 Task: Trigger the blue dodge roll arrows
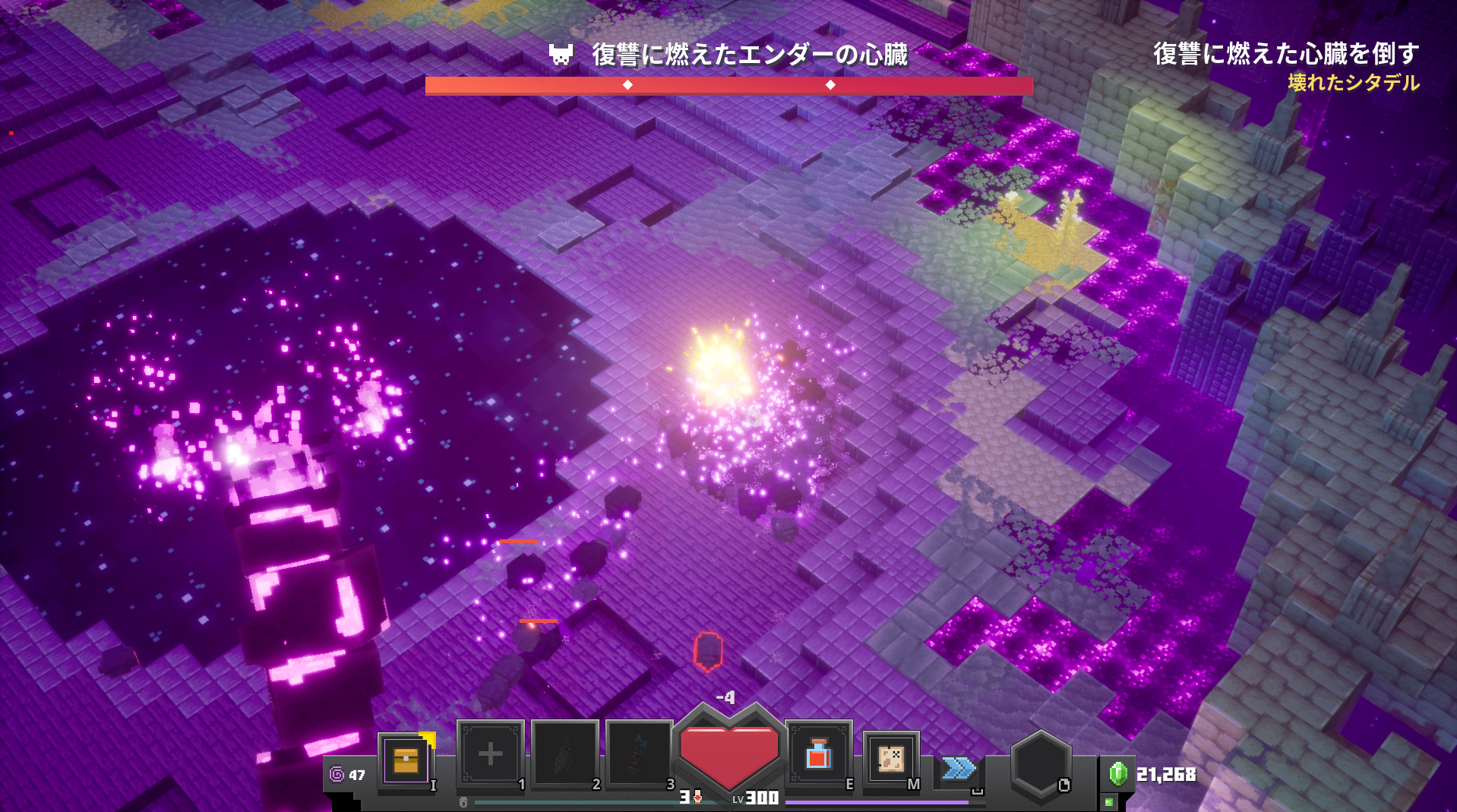959,768
